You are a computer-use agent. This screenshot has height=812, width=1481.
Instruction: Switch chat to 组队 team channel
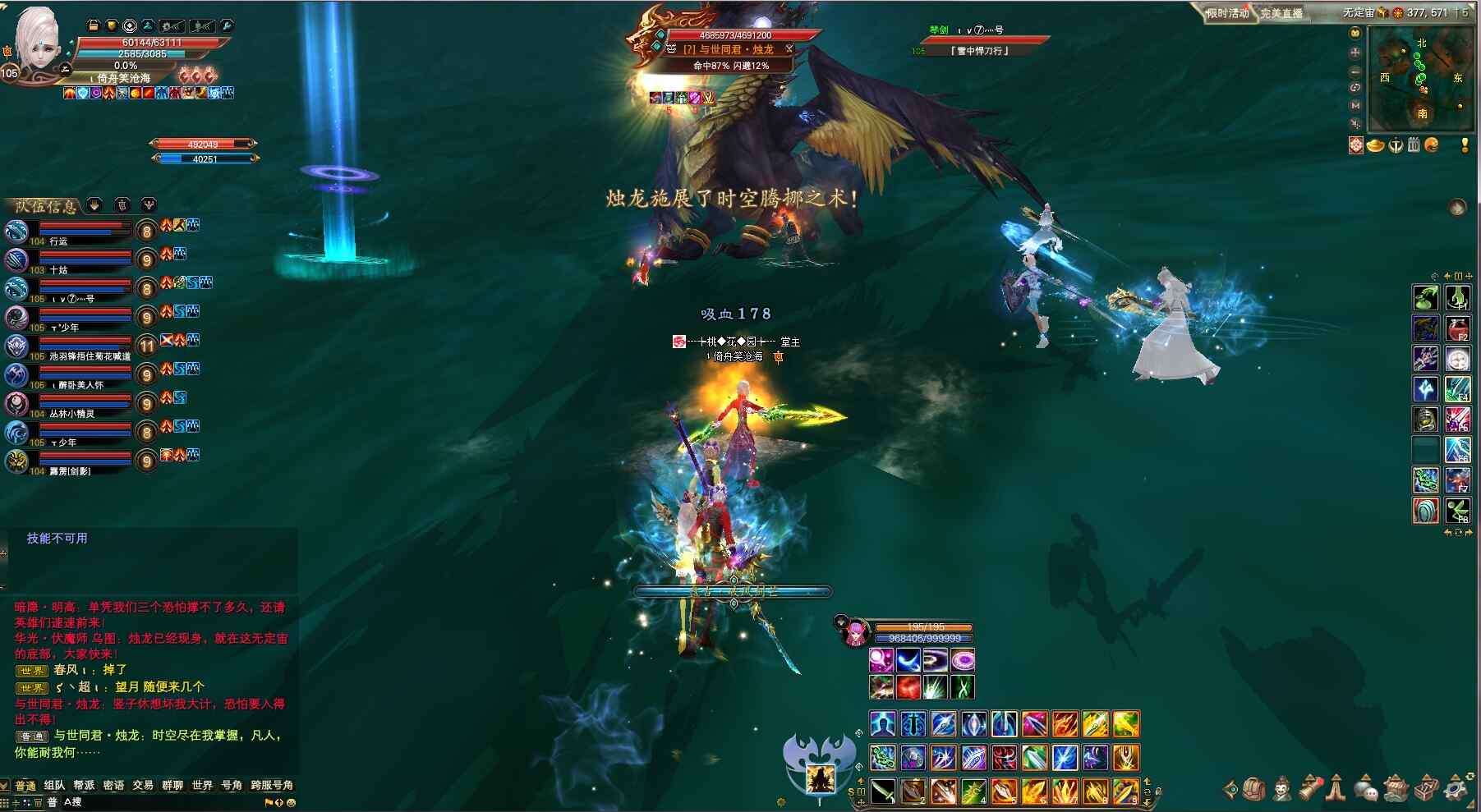[x=54, y=785]
